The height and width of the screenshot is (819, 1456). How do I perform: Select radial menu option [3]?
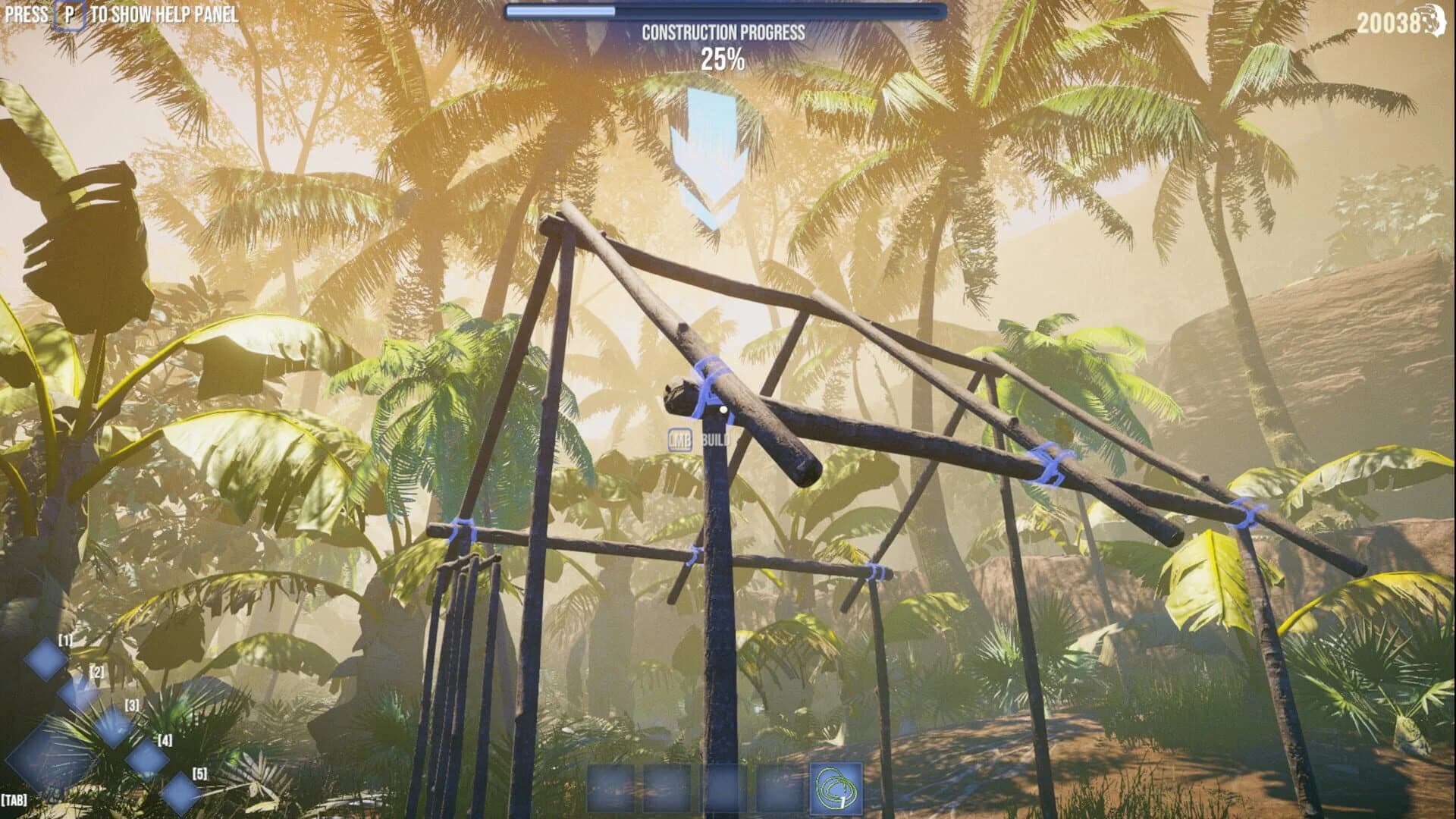point(113,728)
